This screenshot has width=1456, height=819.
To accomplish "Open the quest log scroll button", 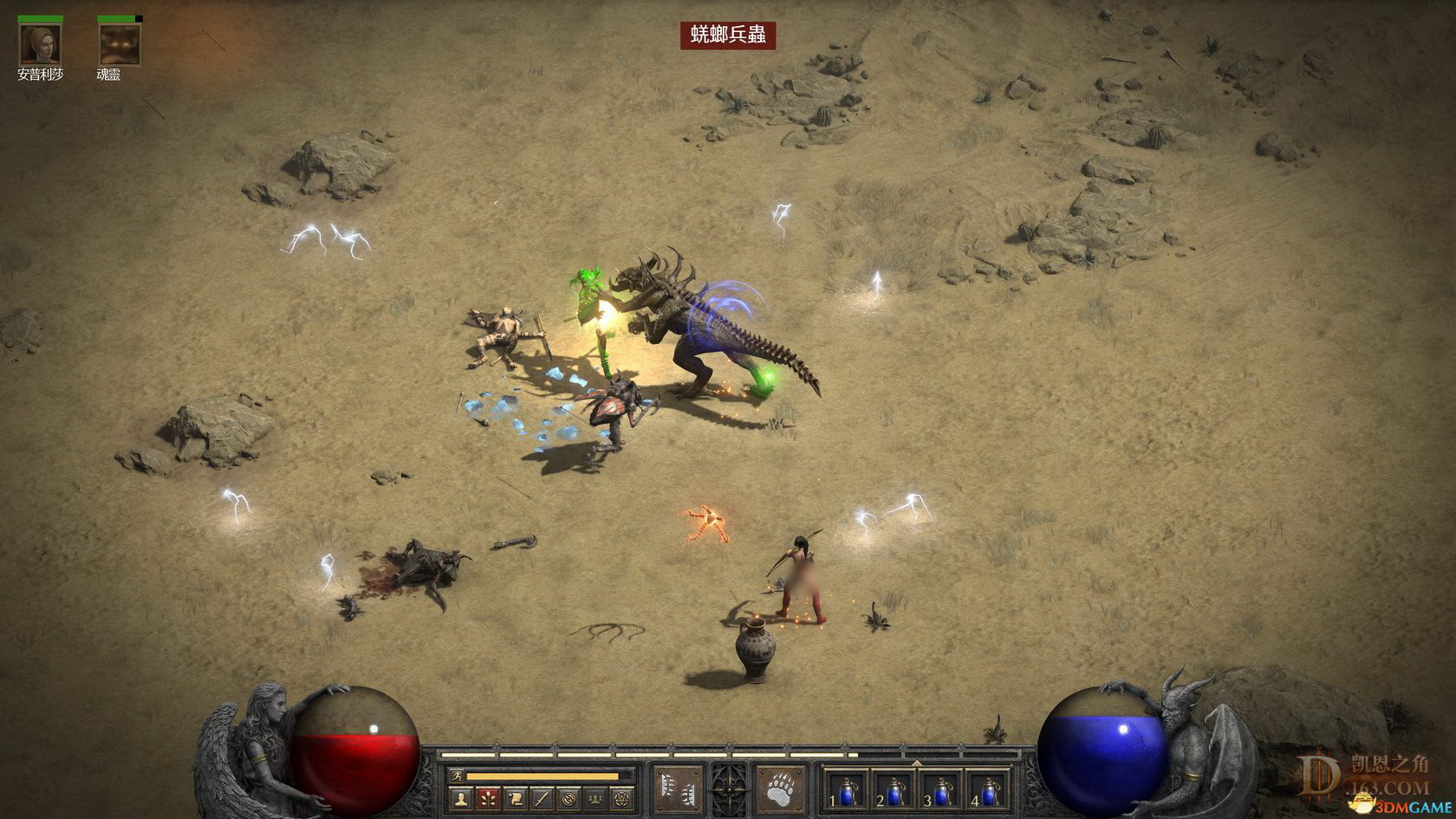I will (x=515, y=798).
